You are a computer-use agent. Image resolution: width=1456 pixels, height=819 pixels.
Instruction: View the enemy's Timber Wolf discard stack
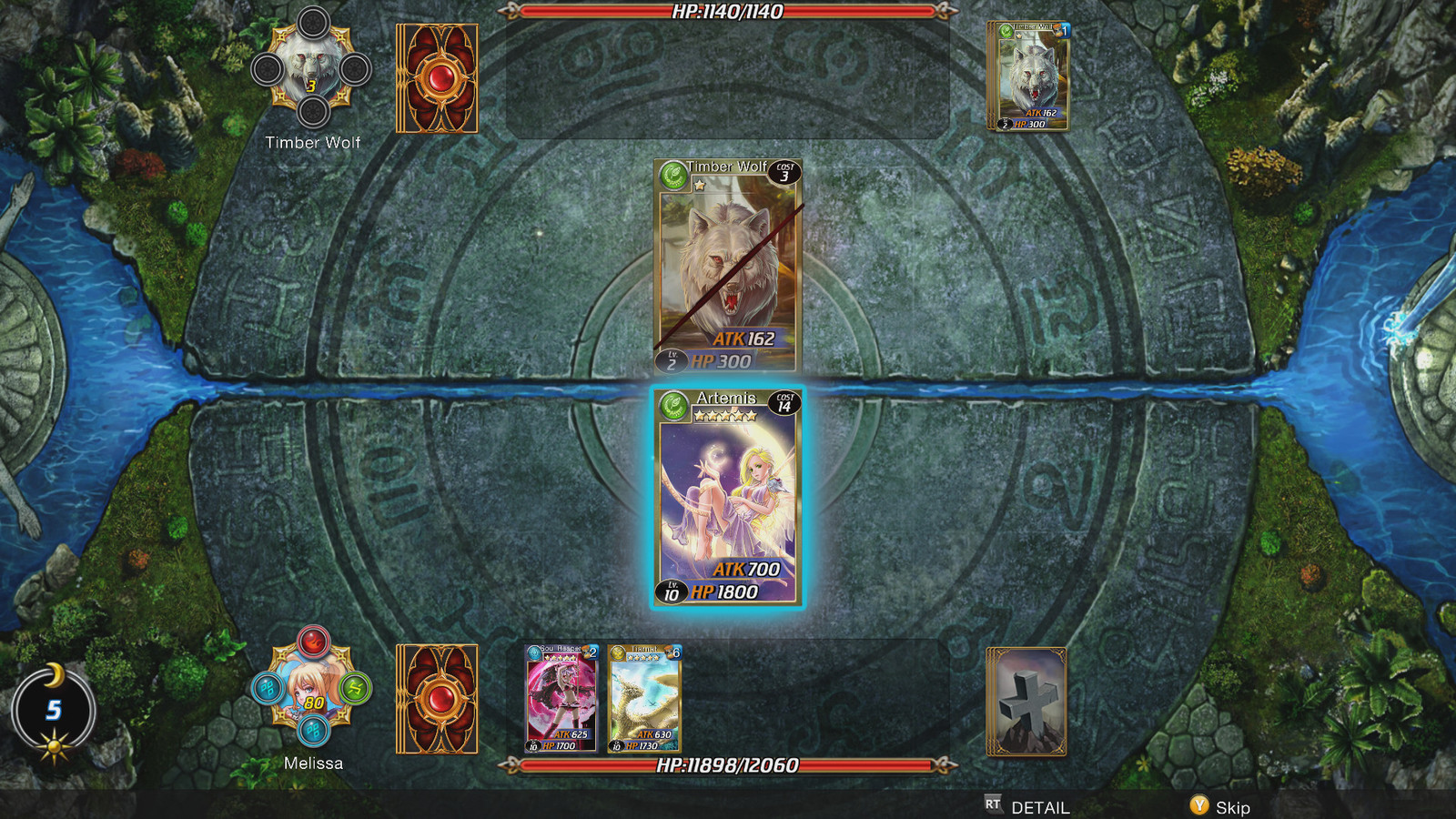click(1028, 76)
